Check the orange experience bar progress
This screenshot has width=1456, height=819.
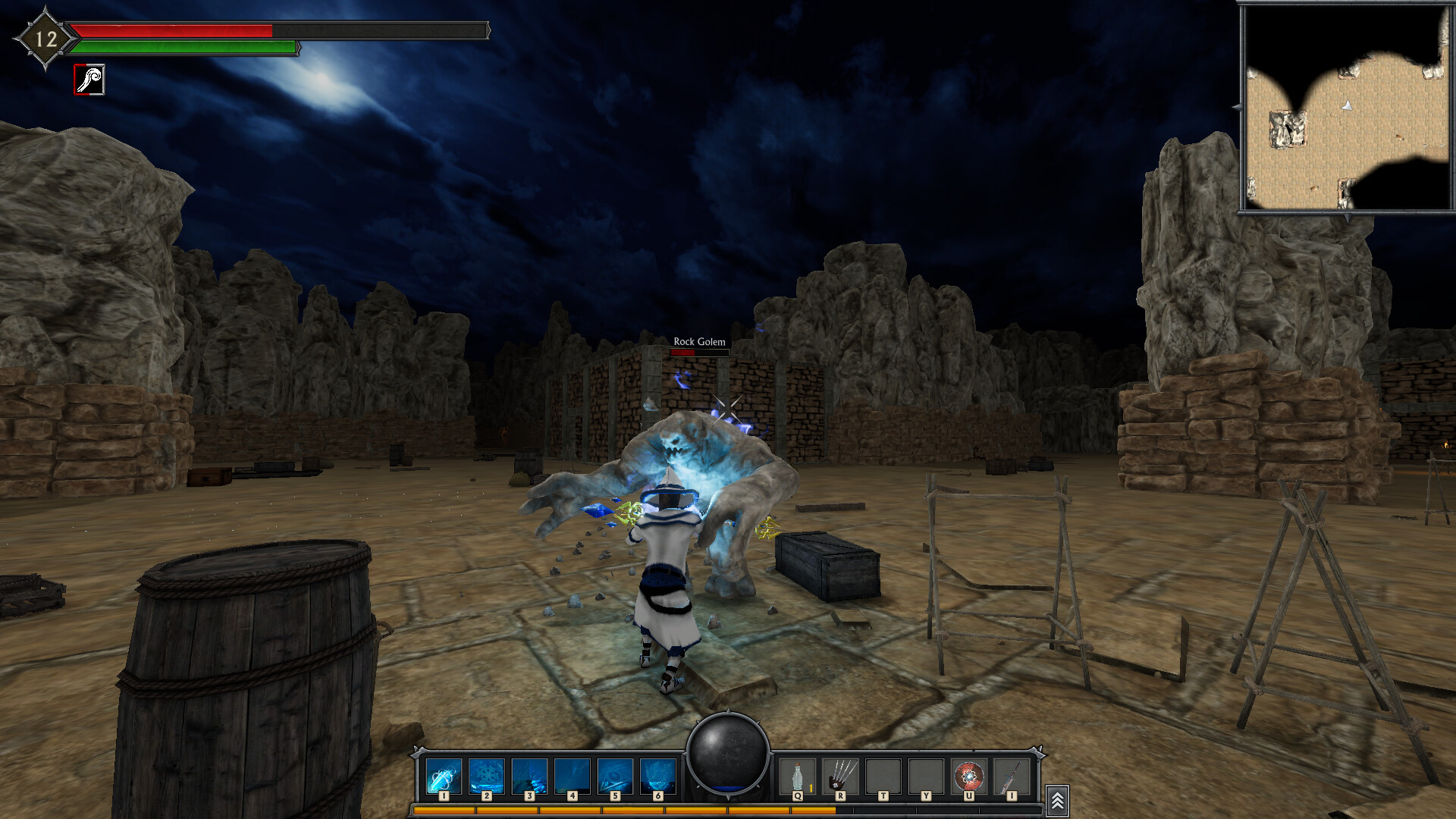pos(622,810)
